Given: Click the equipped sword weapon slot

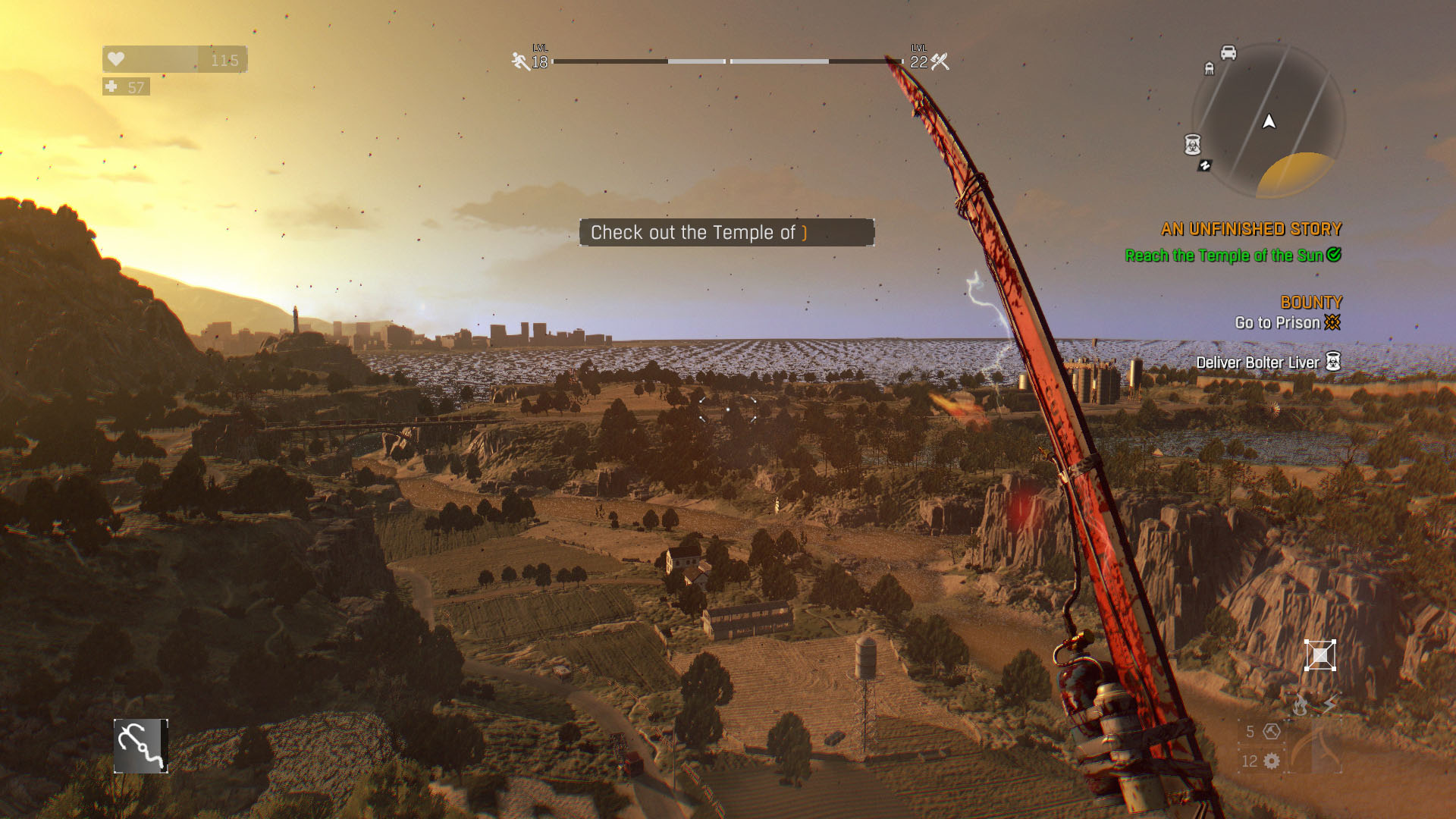Looking at the screenshot, I should click(1316, 747).
